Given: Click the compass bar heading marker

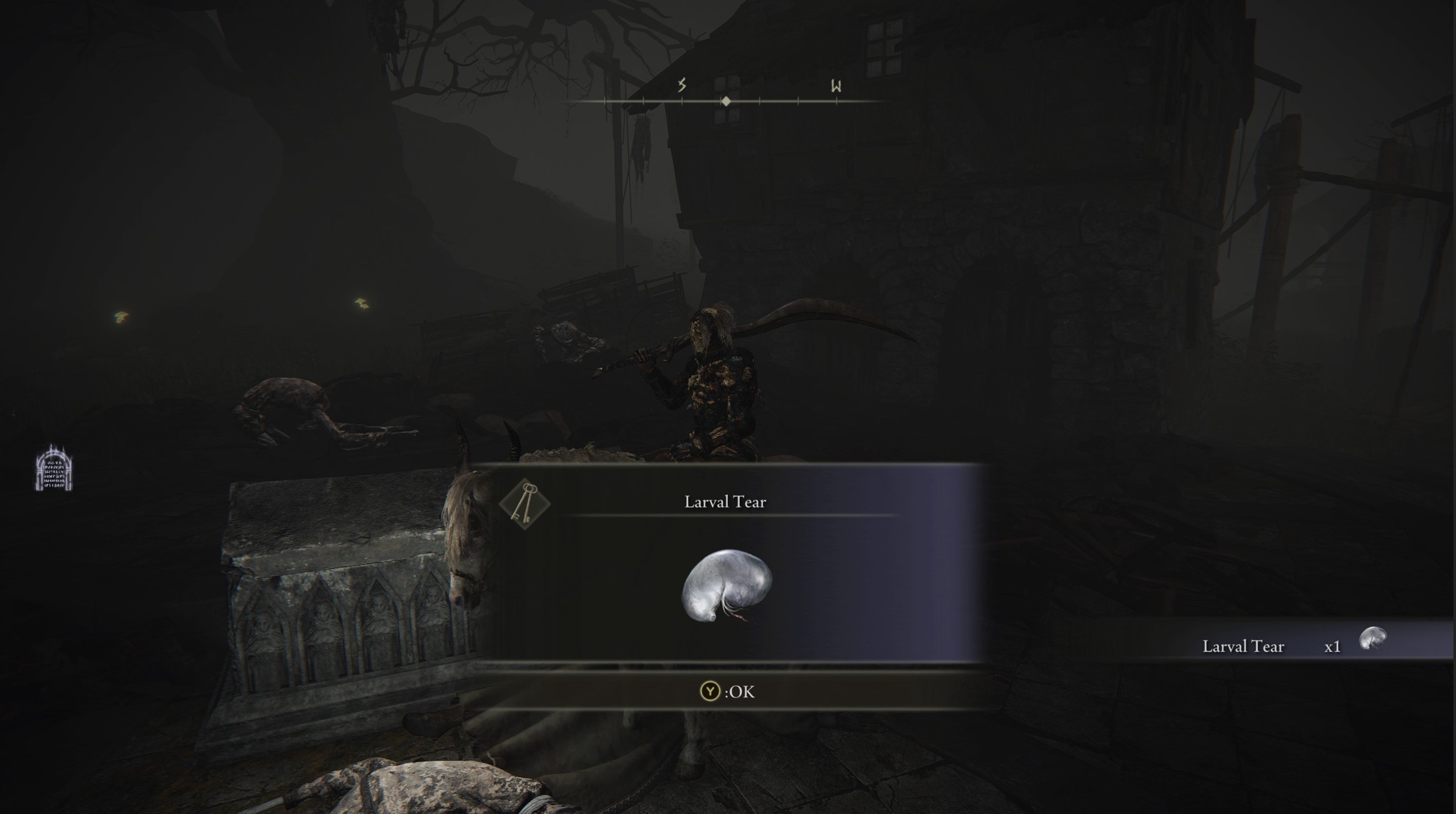Looking at the screenshot, I should point(726,102).
